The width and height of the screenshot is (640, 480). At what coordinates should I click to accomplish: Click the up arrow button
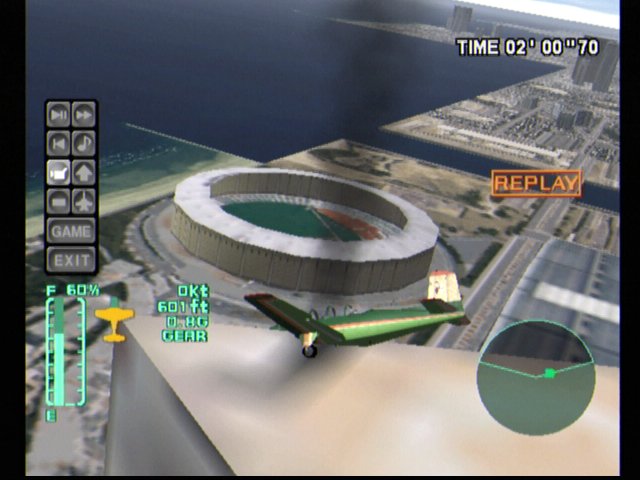(84, 171)
